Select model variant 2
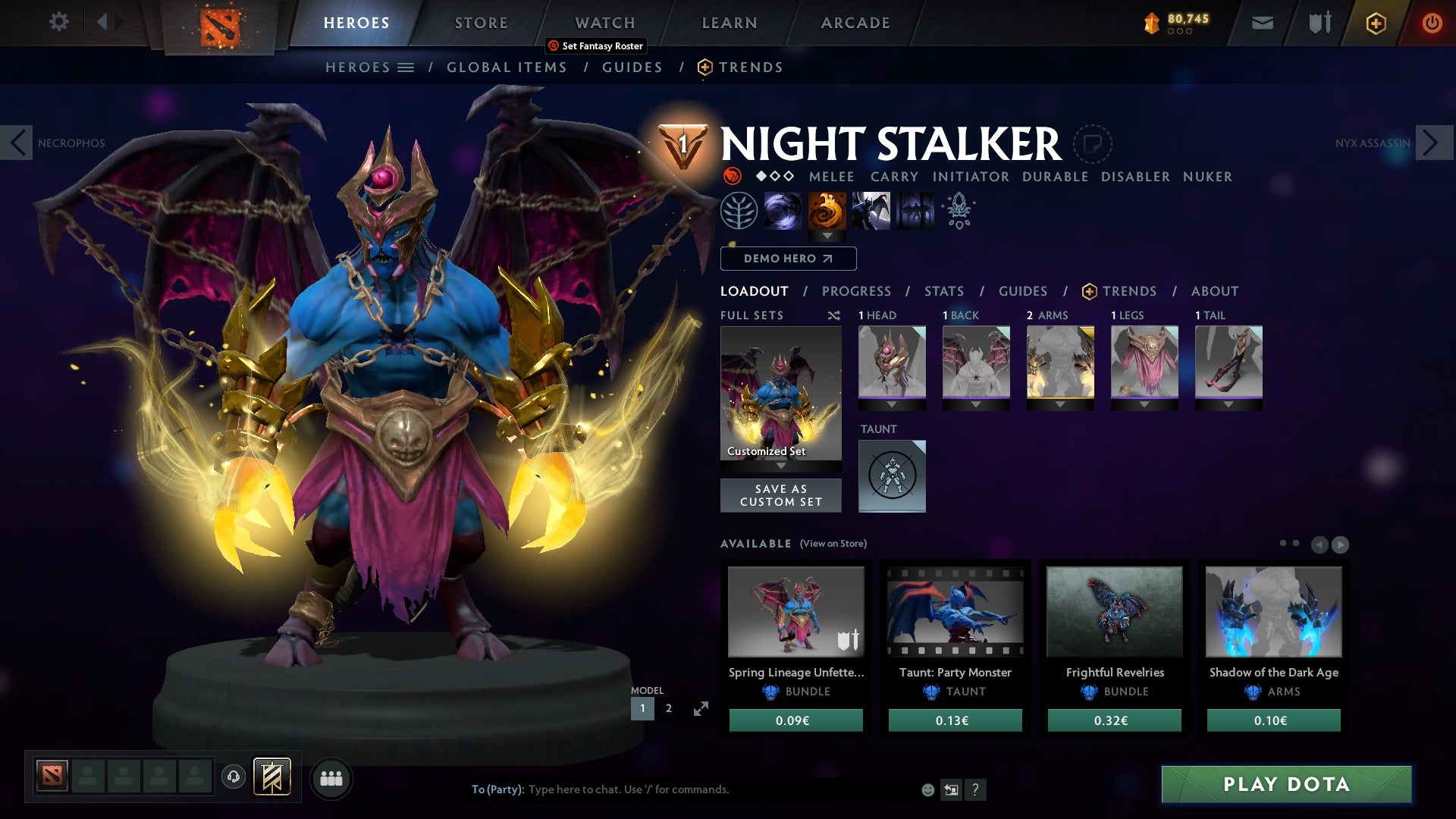 (668, 708)
